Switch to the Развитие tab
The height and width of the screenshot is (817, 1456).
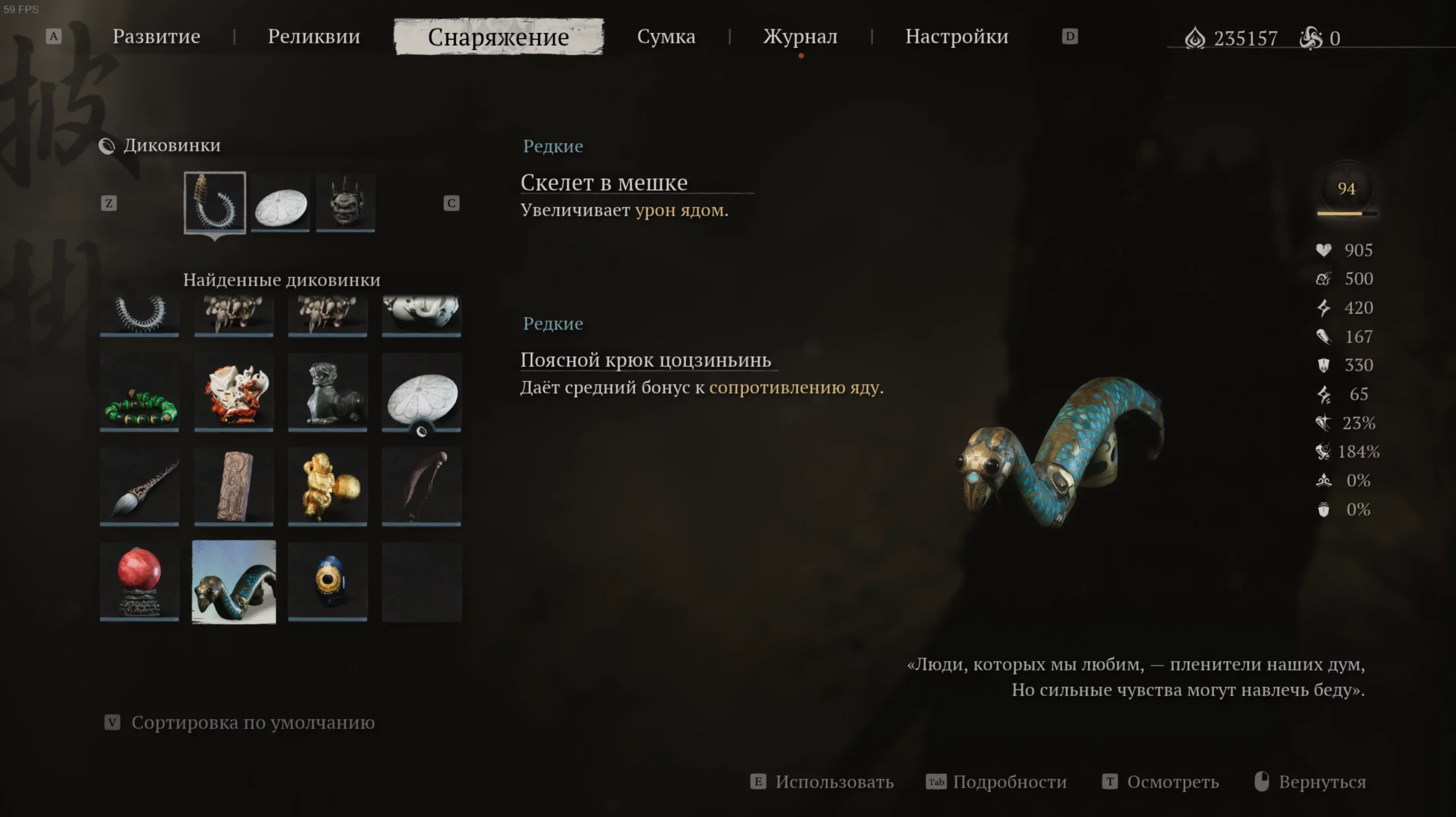pyautogui.click(x=156, y=36)
